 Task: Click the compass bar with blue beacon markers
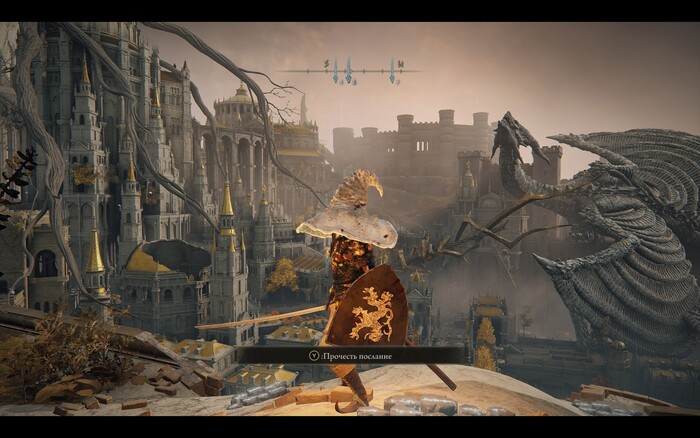click(349, 70)
